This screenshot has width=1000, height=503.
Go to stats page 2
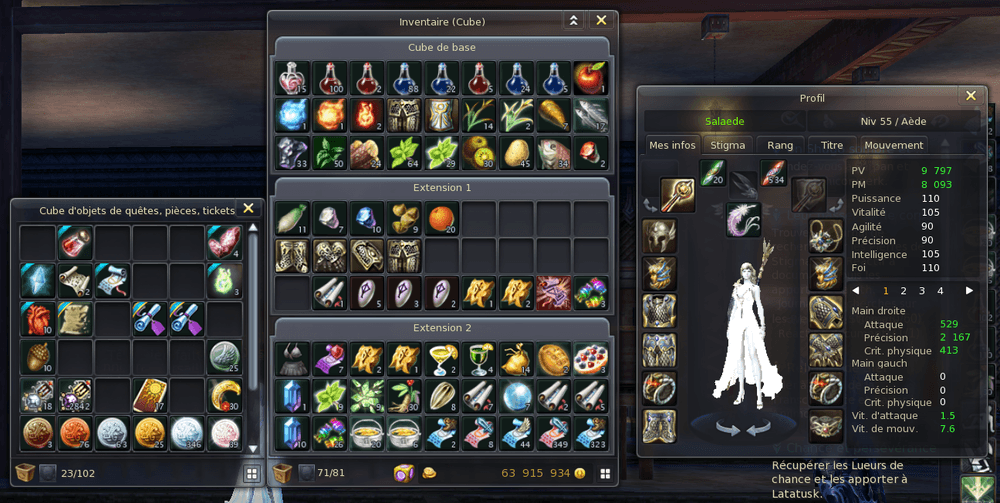903,291
